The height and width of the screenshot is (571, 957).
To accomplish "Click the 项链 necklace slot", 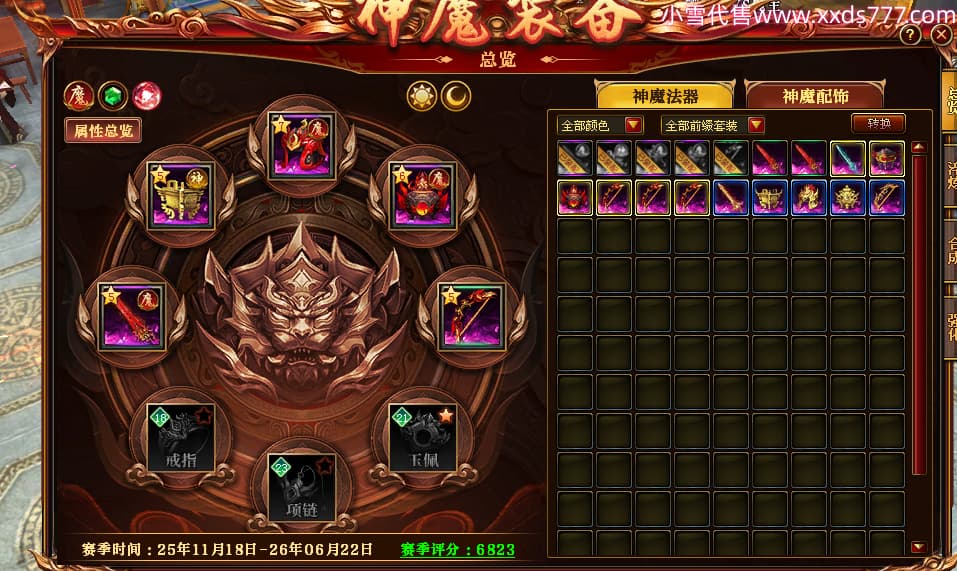I will tap(302, 487).
